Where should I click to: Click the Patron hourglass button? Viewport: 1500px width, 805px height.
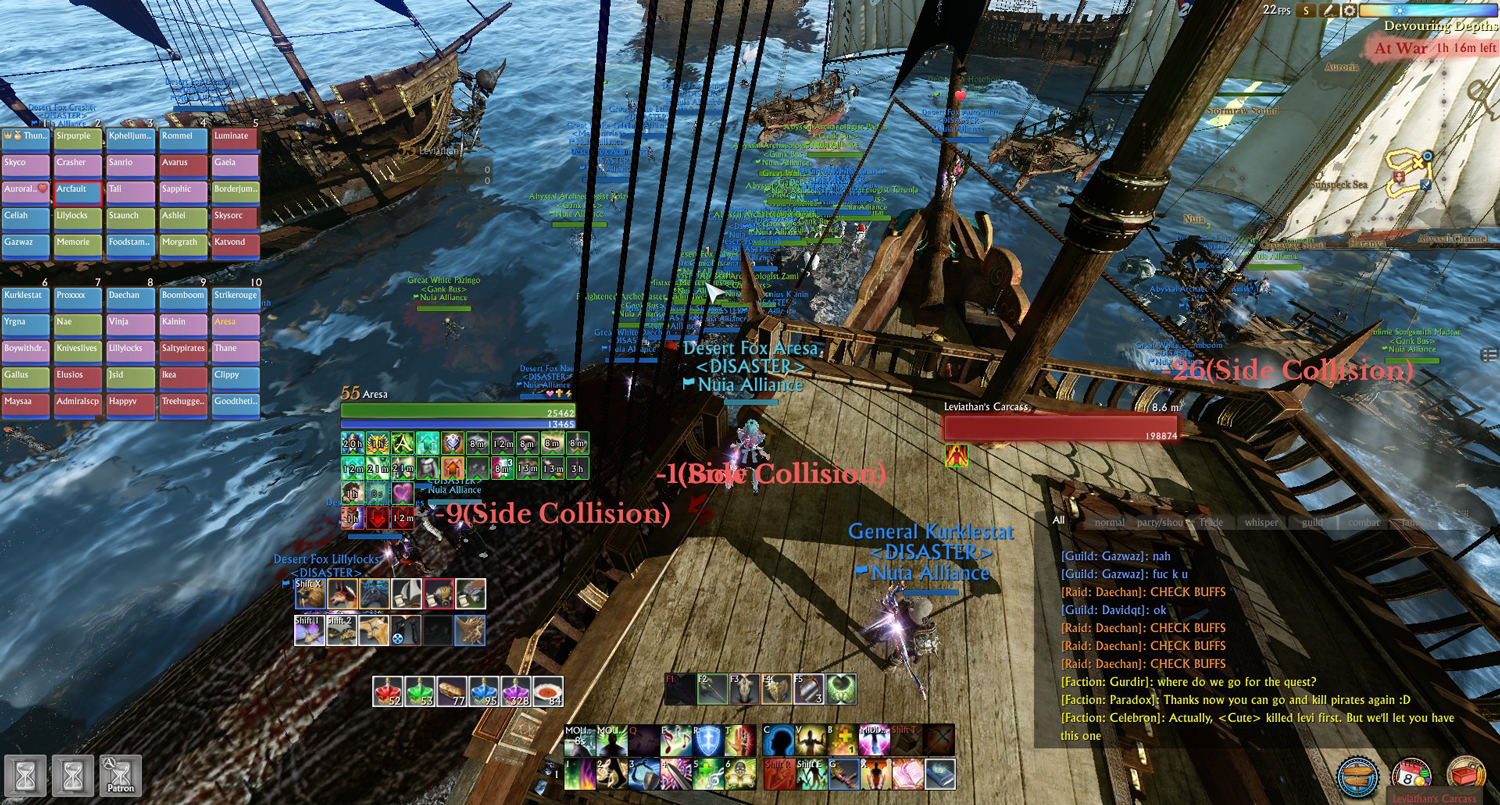point(120,775)
